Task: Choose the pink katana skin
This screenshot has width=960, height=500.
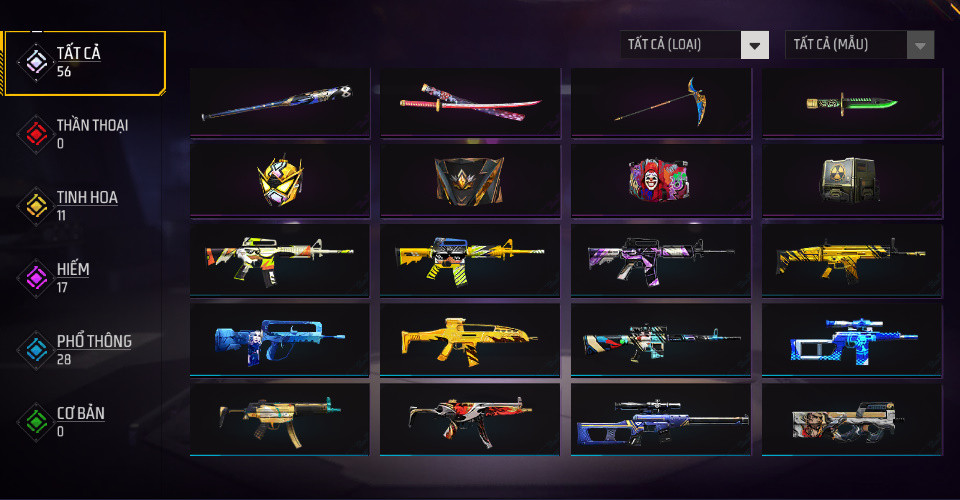Action: tap(470, 103)
